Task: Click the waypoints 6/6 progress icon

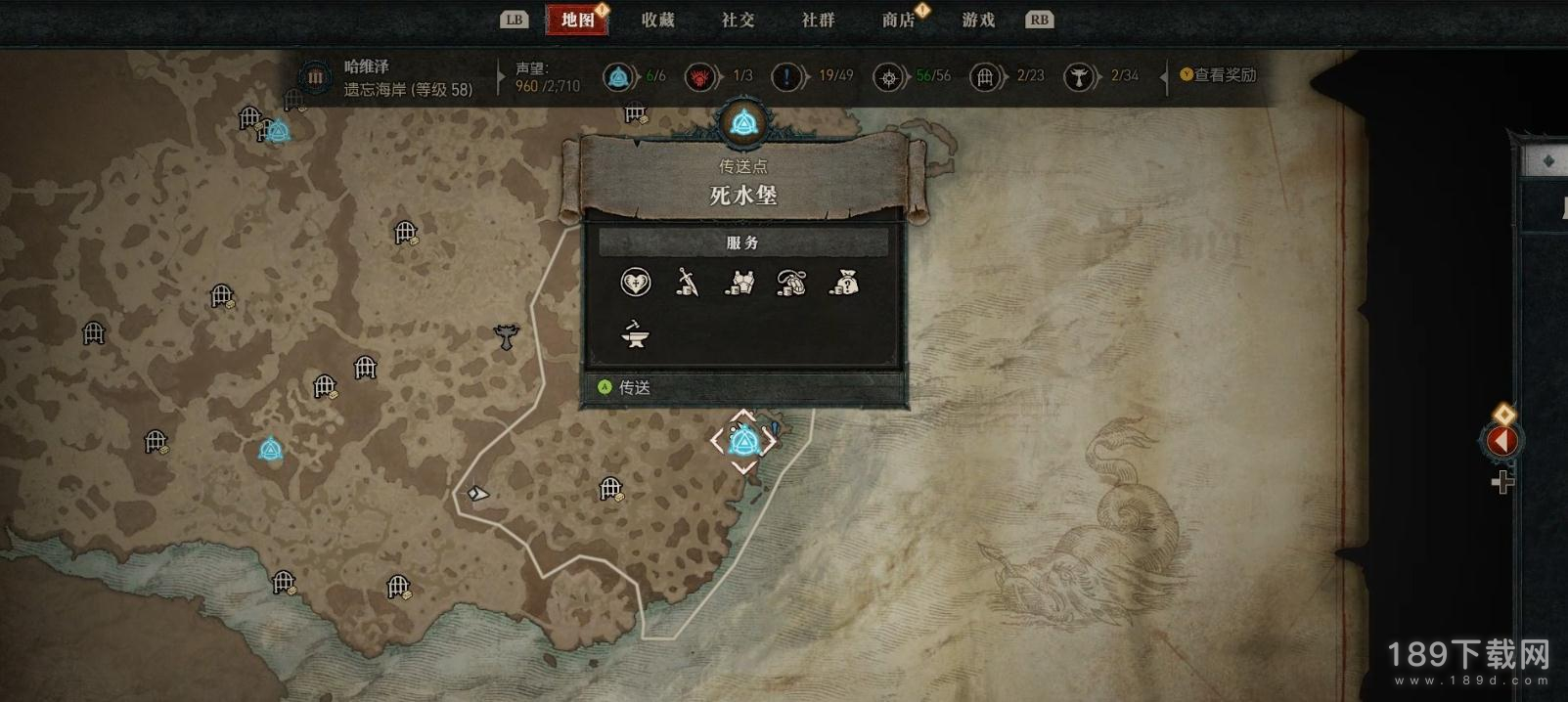Action: click(618, 76)
